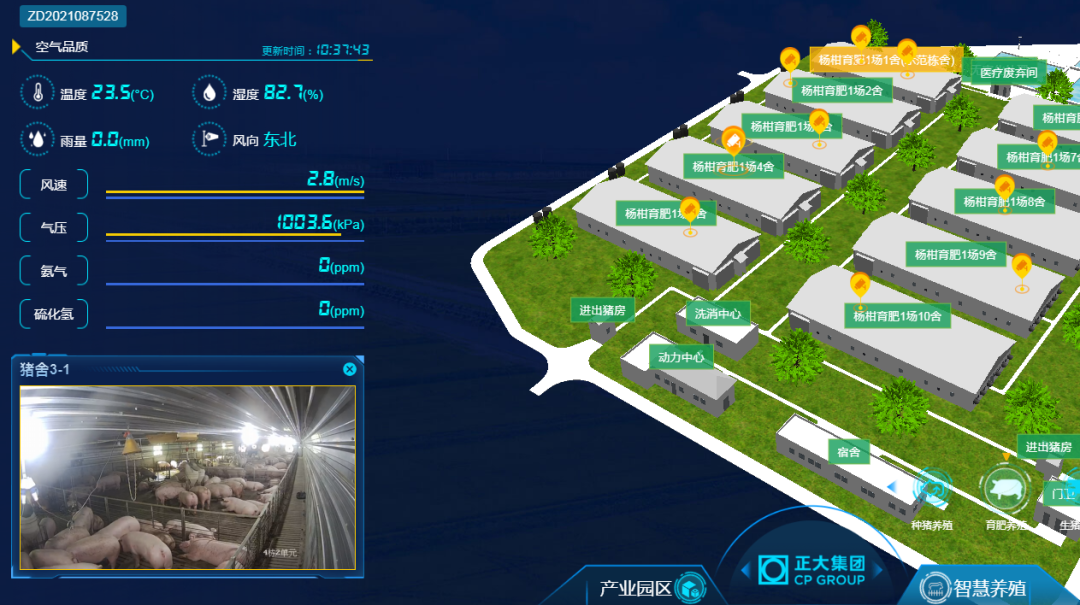Click the 正大集团 CP Group logo button
Screen dimensions: 1080x605
(x=812, y=570)
